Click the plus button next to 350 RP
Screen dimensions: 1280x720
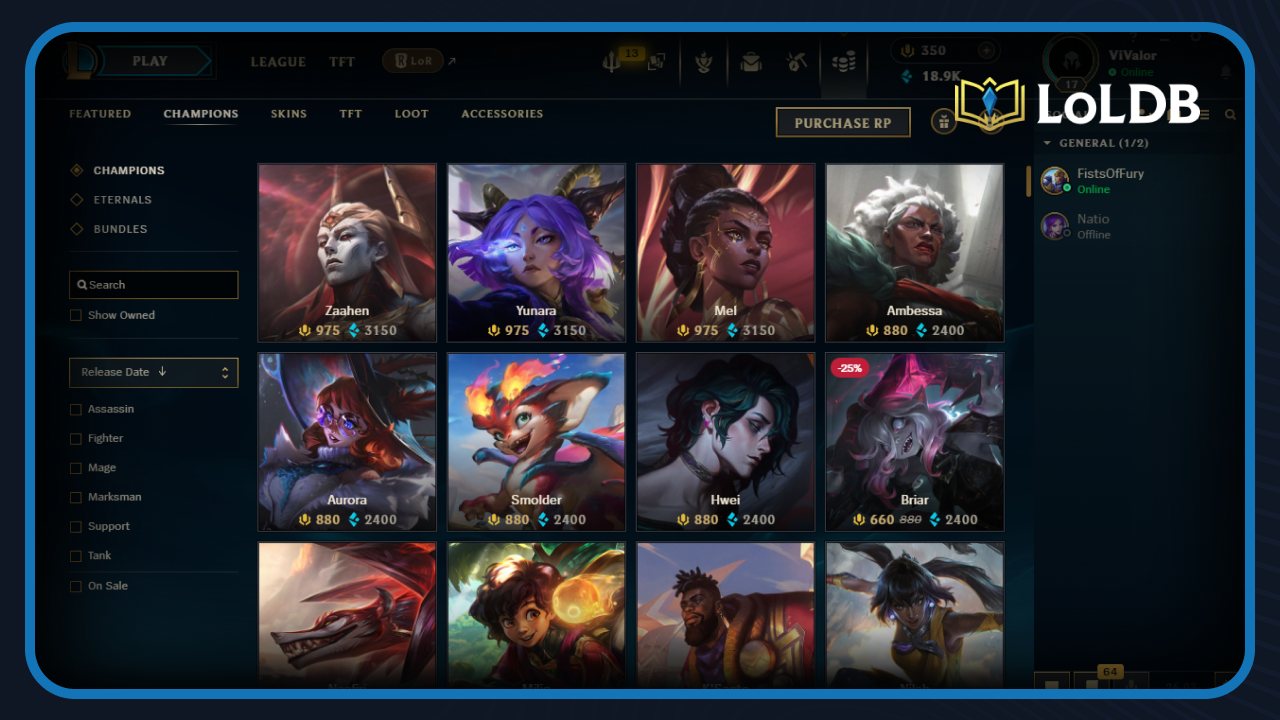[987, 50]
